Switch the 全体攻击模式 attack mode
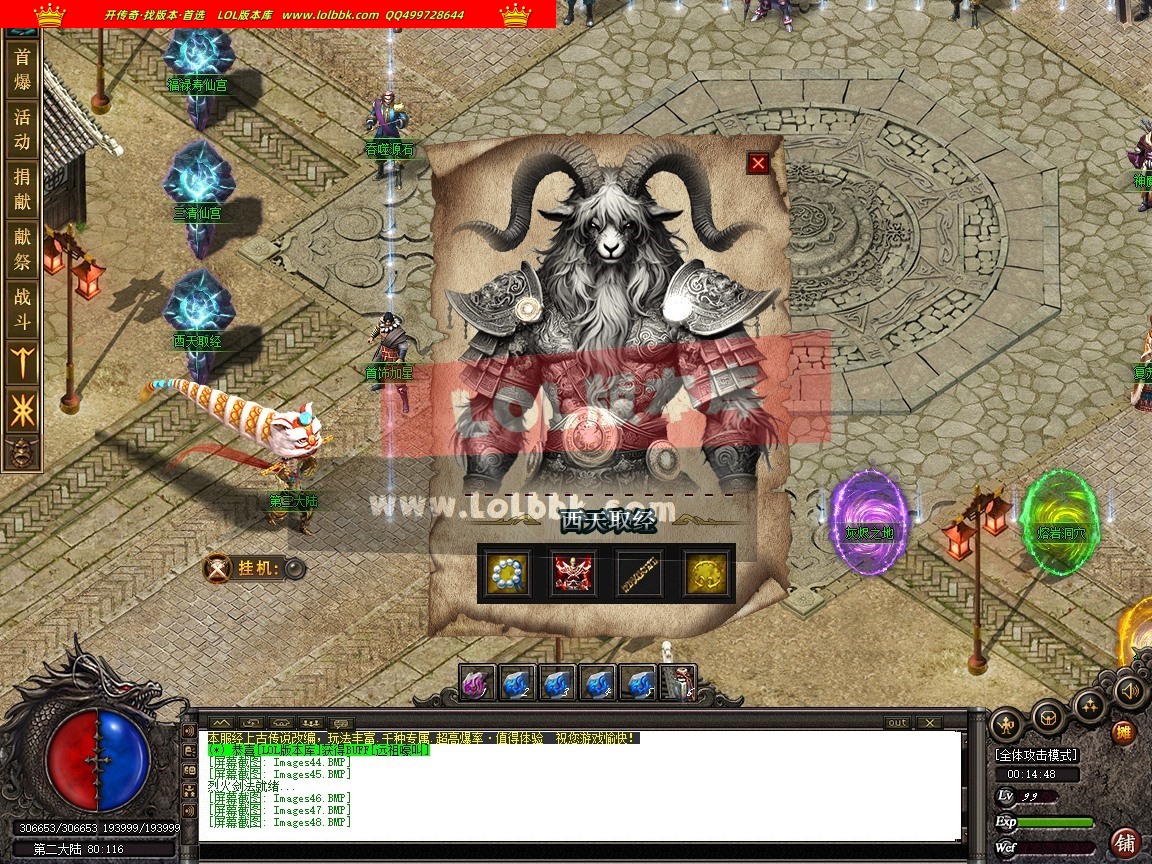The width and height of the screenshot is (1152, 864). coord(1034,755)
